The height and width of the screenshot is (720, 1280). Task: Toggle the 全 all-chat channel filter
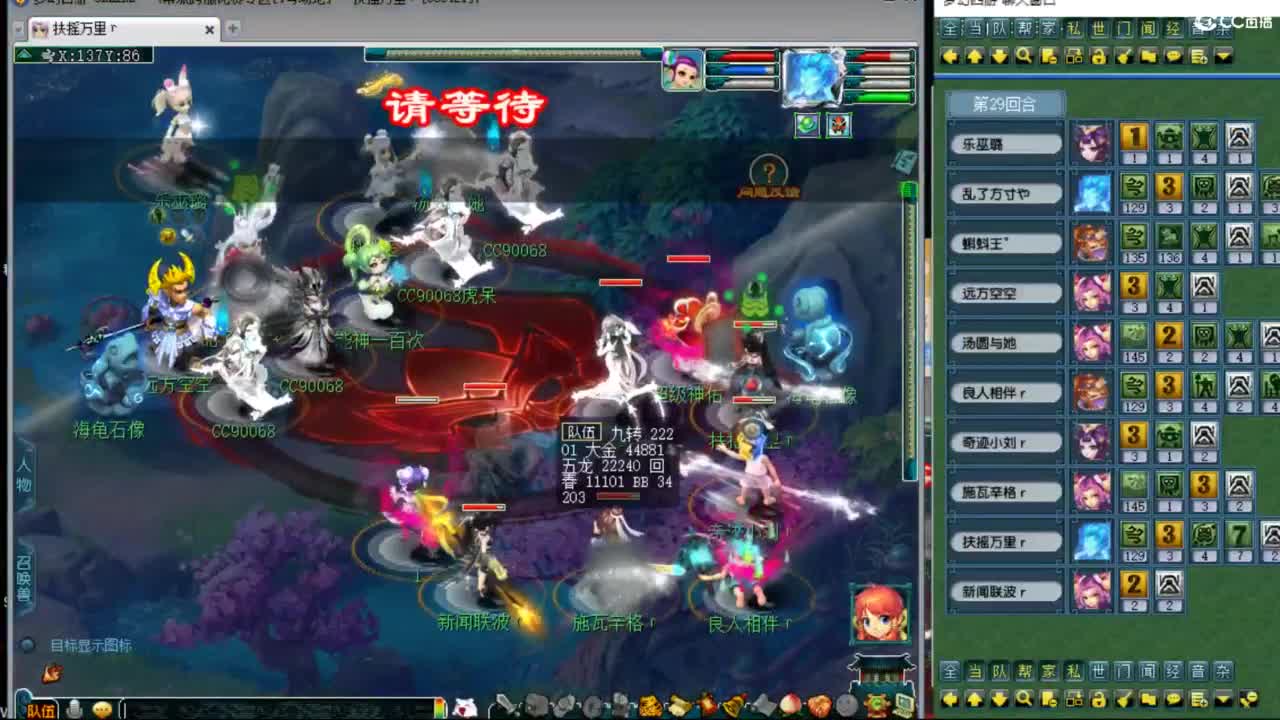click(952, 672)
